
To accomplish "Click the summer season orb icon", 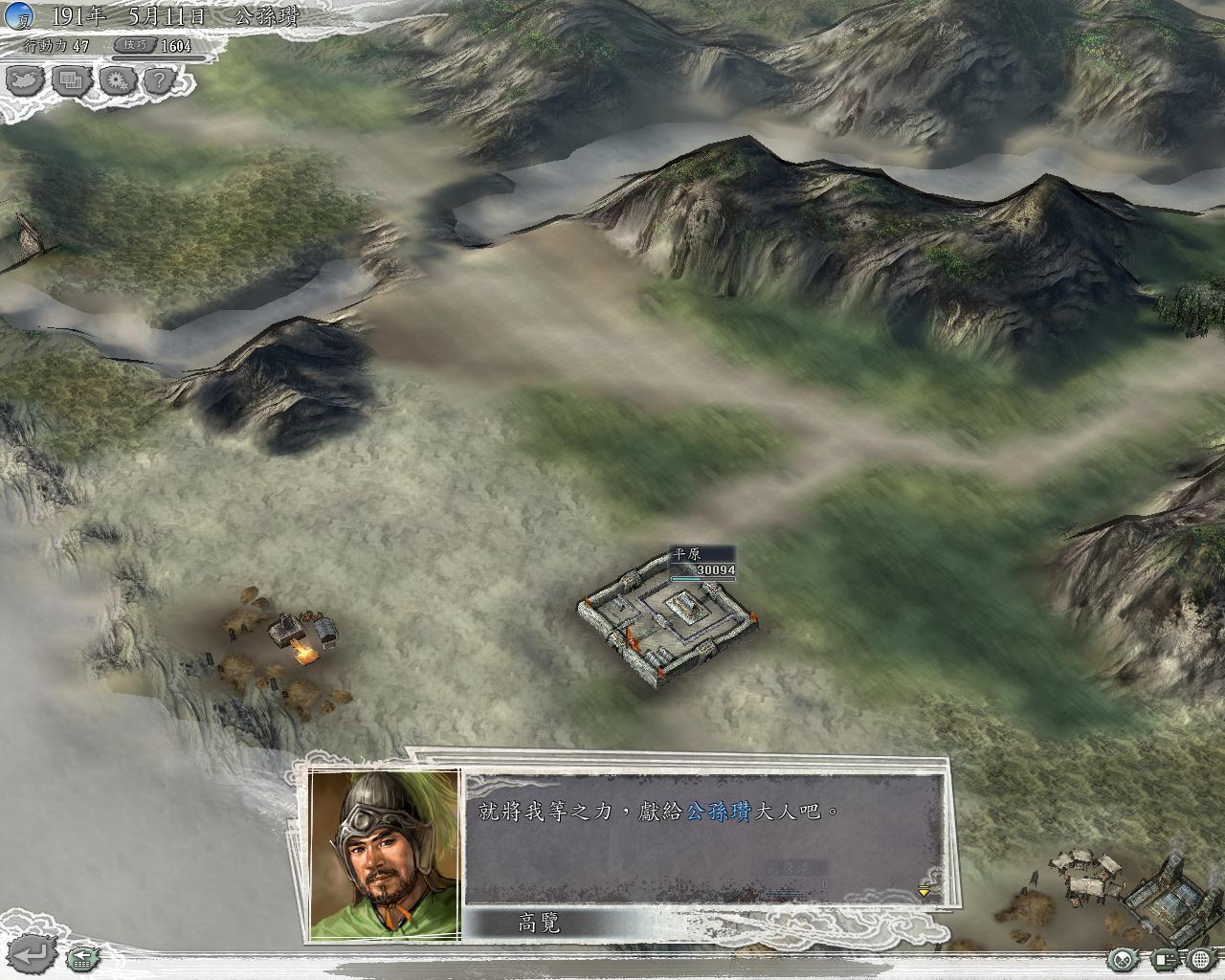I will [x=19, y=15].
